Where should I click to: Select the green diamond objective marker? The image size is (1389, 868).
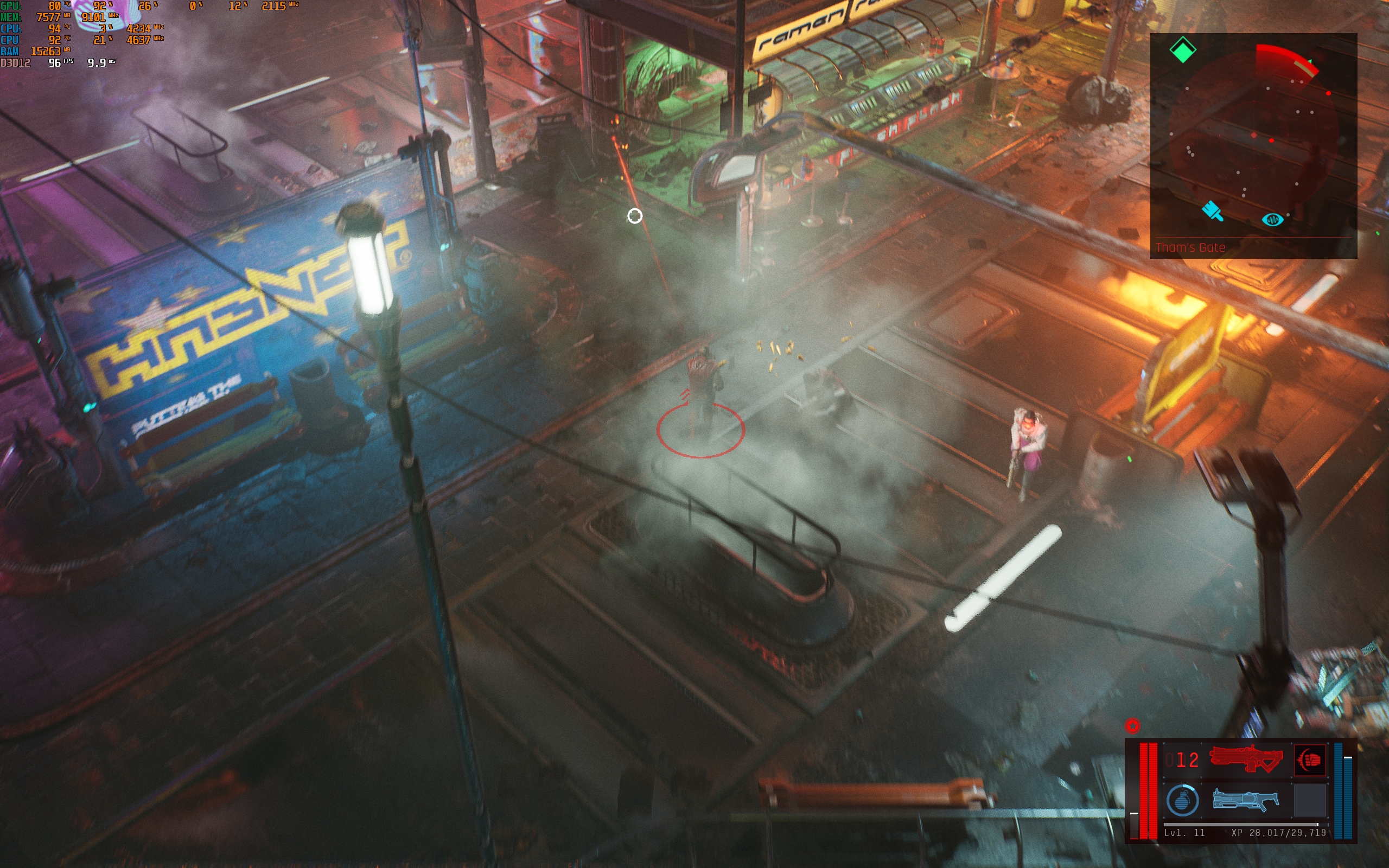(1182, 50)
